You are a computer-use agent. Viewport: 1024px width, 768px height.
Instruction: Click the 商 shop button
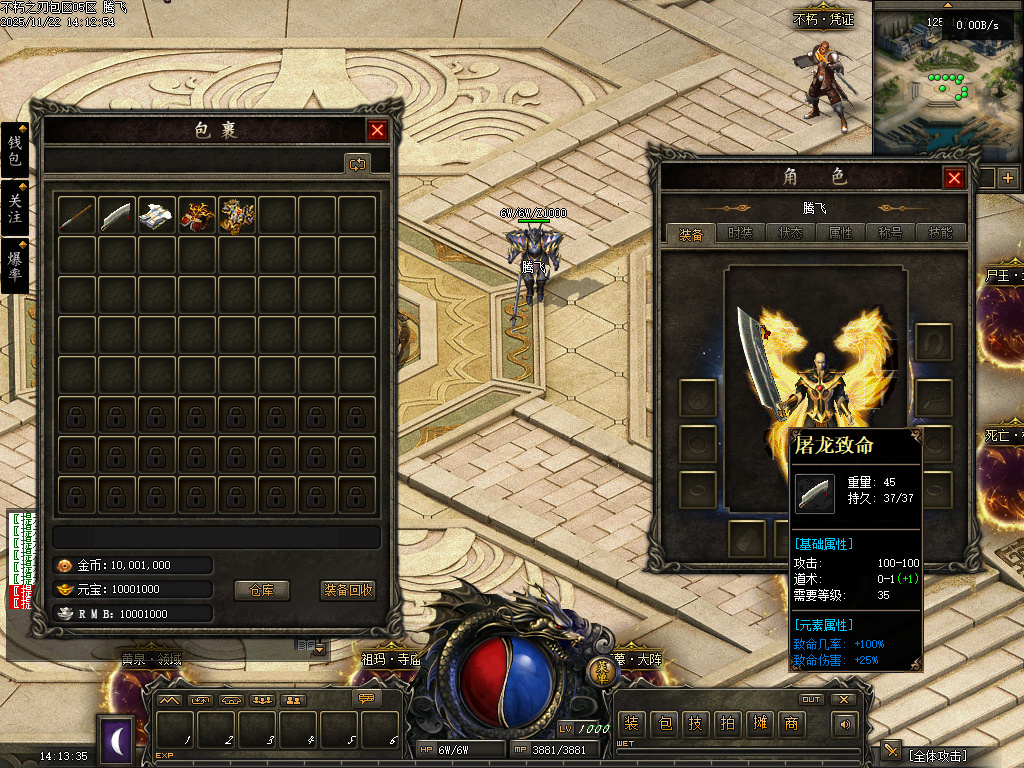791,723
